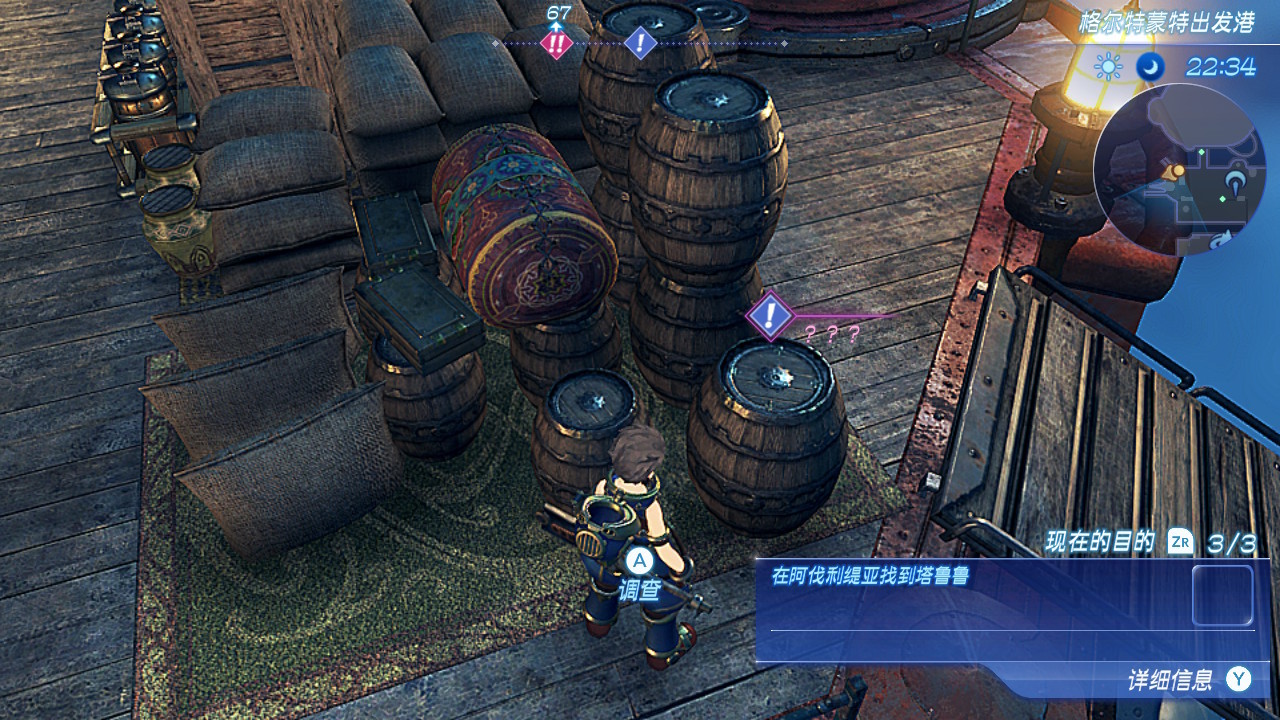This screenshot has width=1280, height=720.
Task: Click the ??? exclamation marker above the barrel
Action: [x=769, y=316]
